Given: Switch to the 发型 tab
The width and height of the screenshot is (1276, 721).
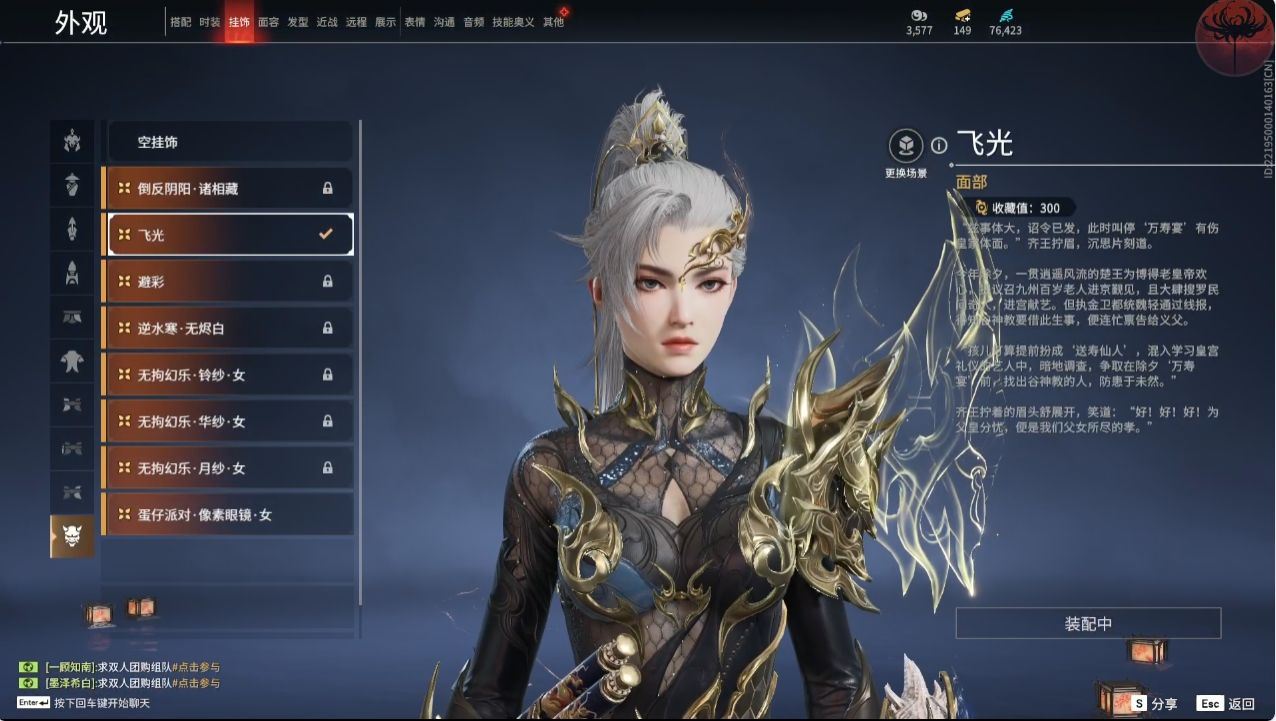Looking at the screenshot, I should (298, 22).
